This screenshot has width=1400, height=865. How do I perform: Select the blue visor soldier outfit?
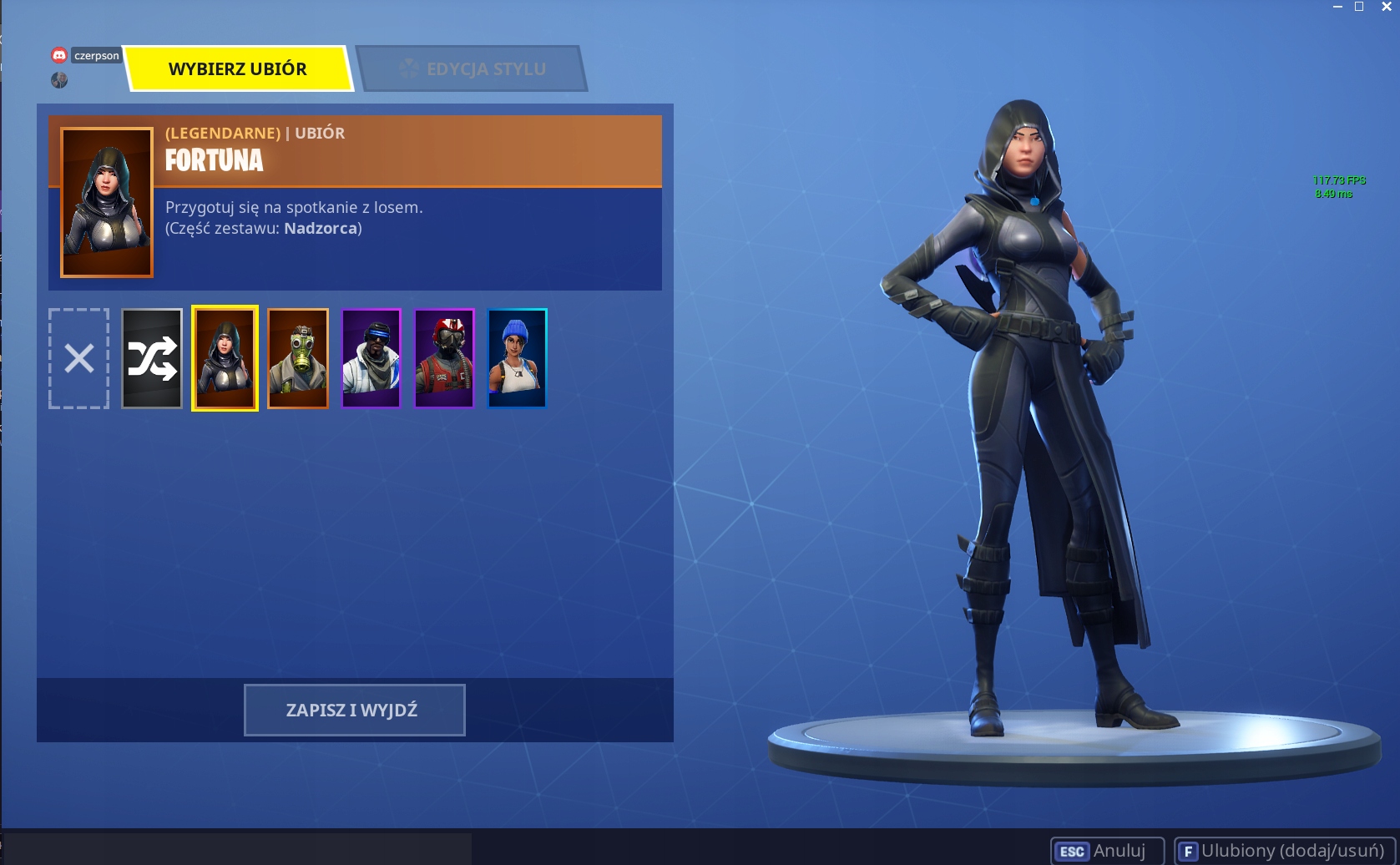(371, 357)
